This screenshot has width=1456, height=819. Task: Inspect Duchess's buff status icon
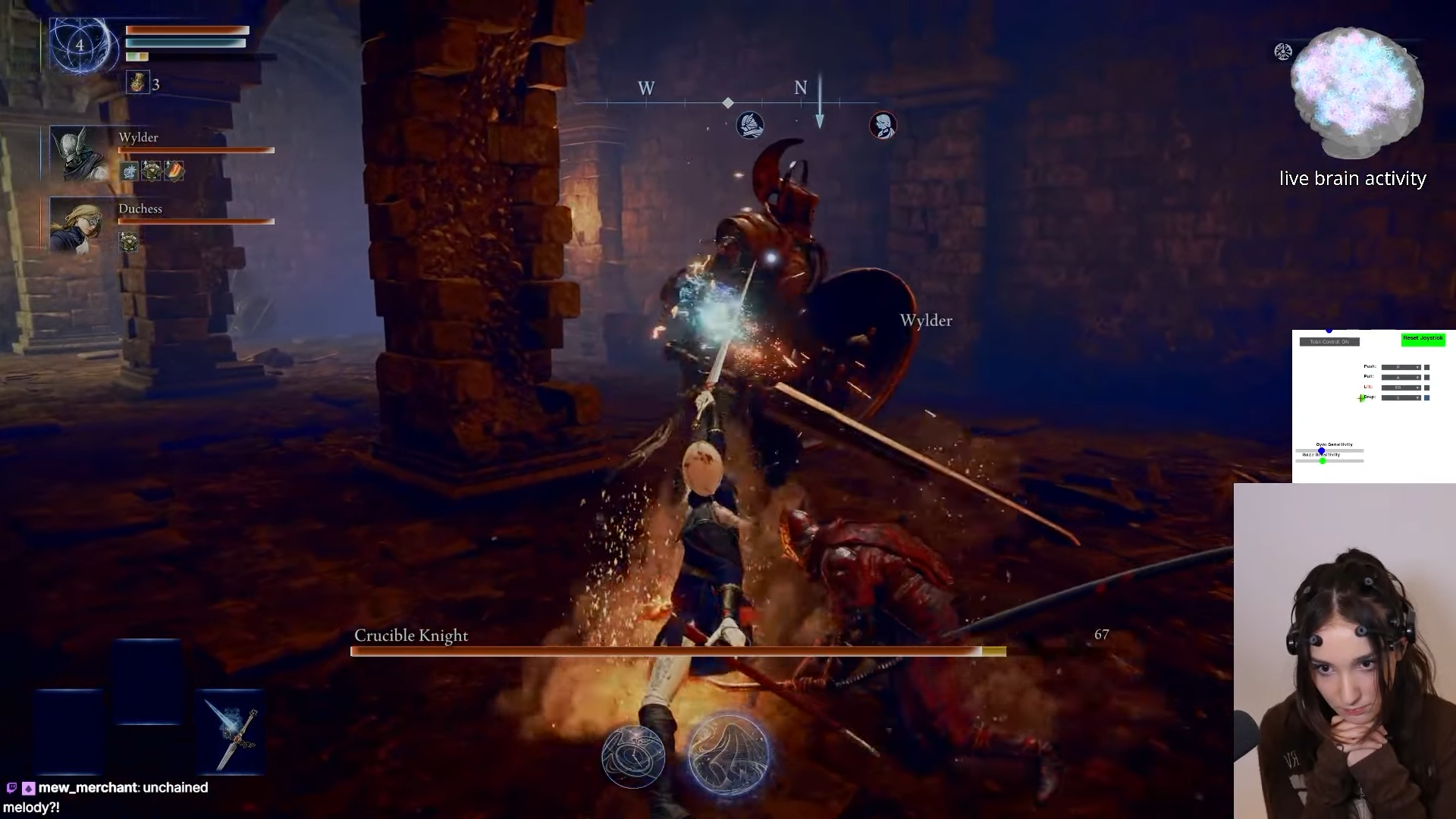129,241
